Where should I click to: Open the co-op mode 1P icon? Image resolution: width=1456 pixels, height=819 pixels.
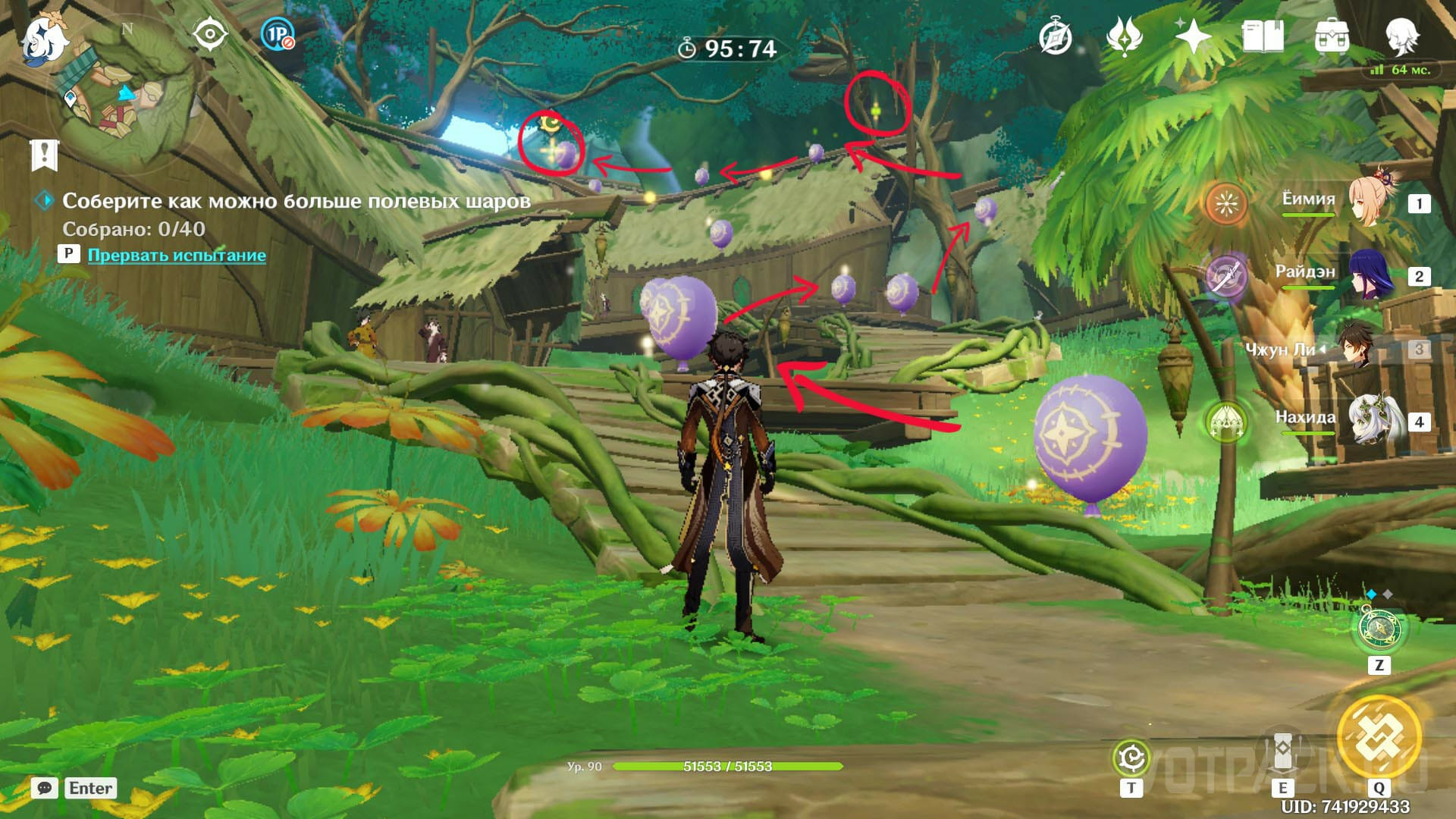click(x=277, y=35)
